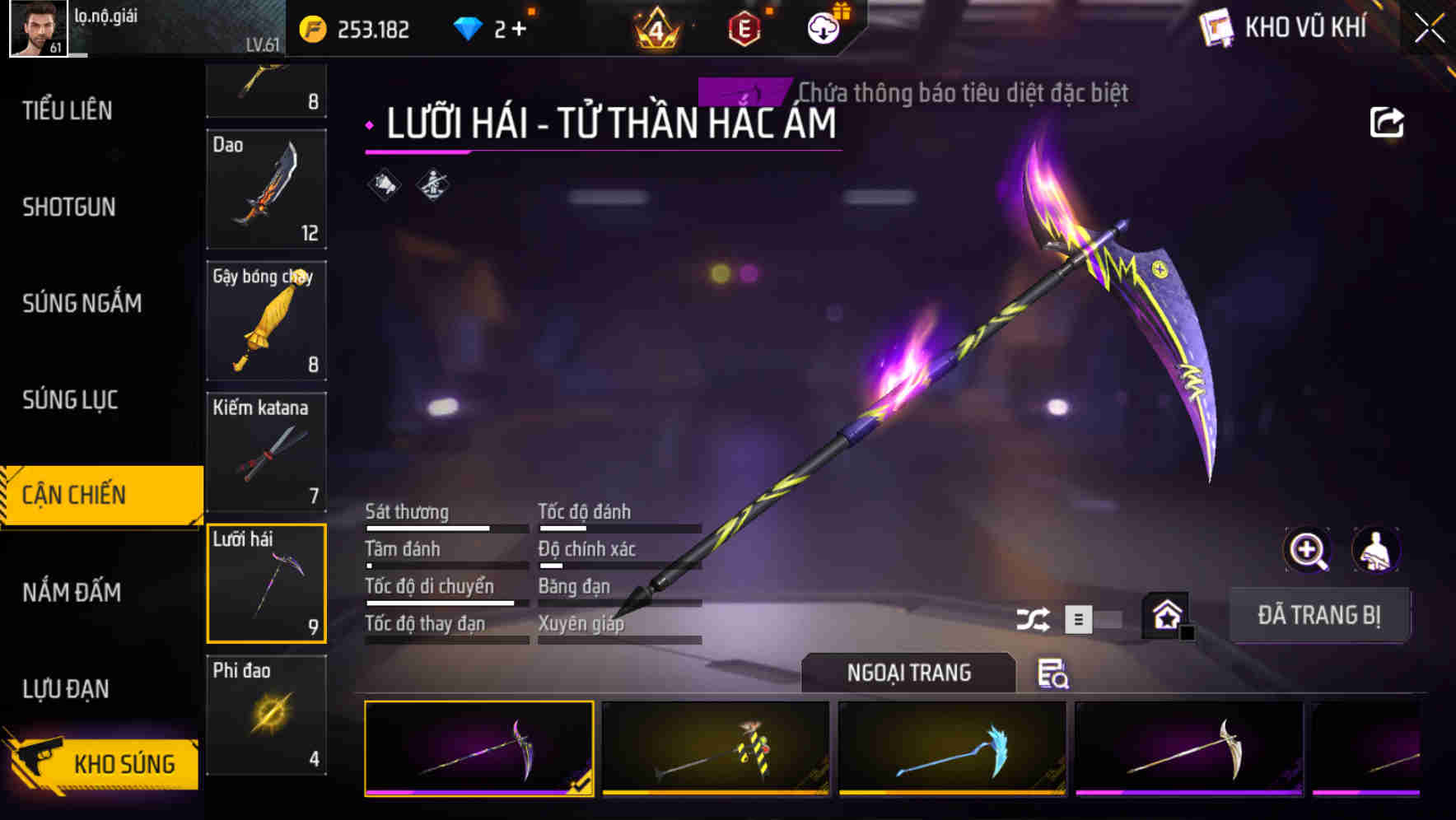This screenshot has height=820, width=1456.
Task: Open the skin list search icon beside NGOẠI TRANG
Action: coord(1054,673)
